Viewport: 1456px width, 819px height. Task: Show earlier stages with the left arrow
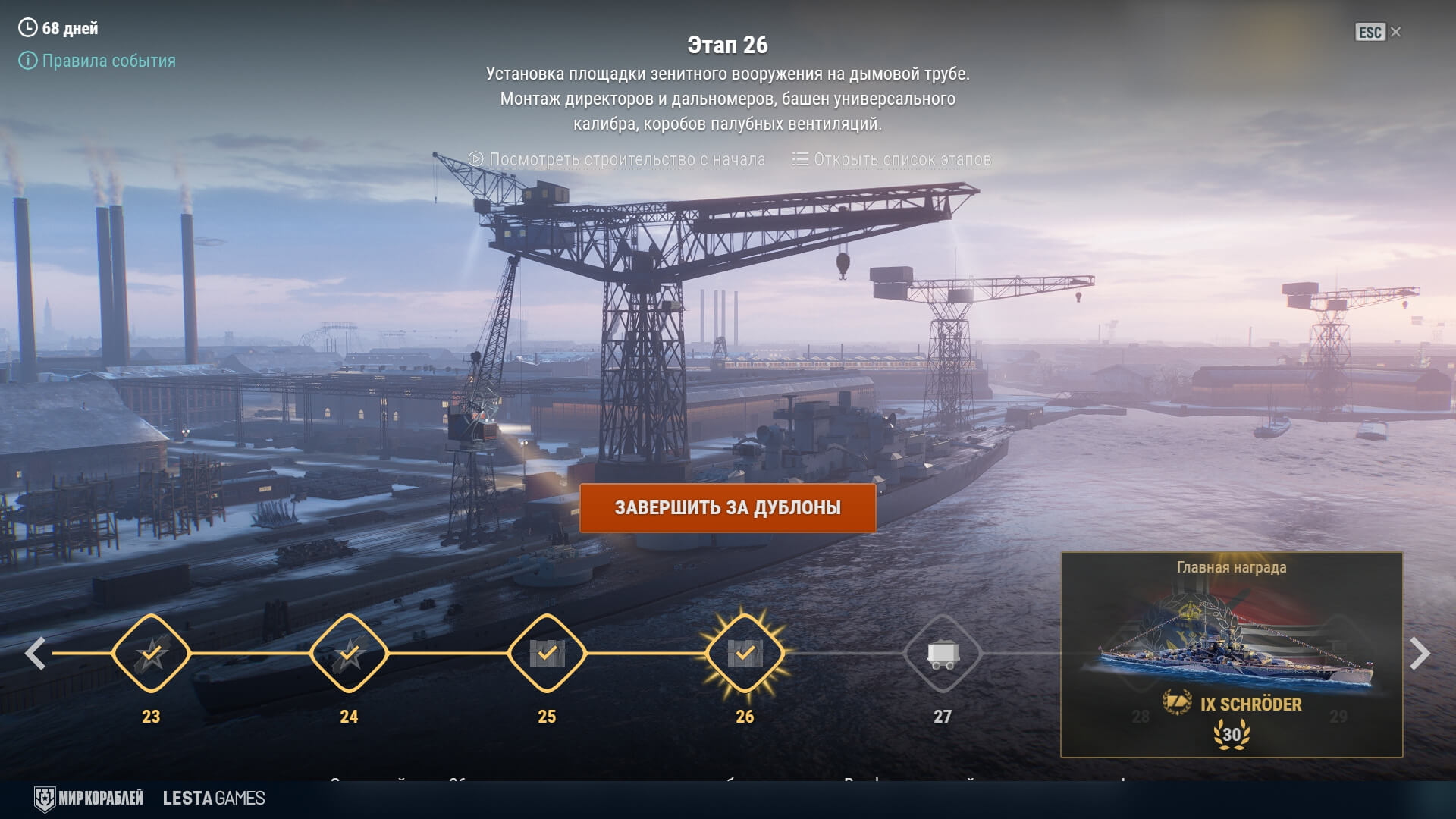(x=35, y=654)
